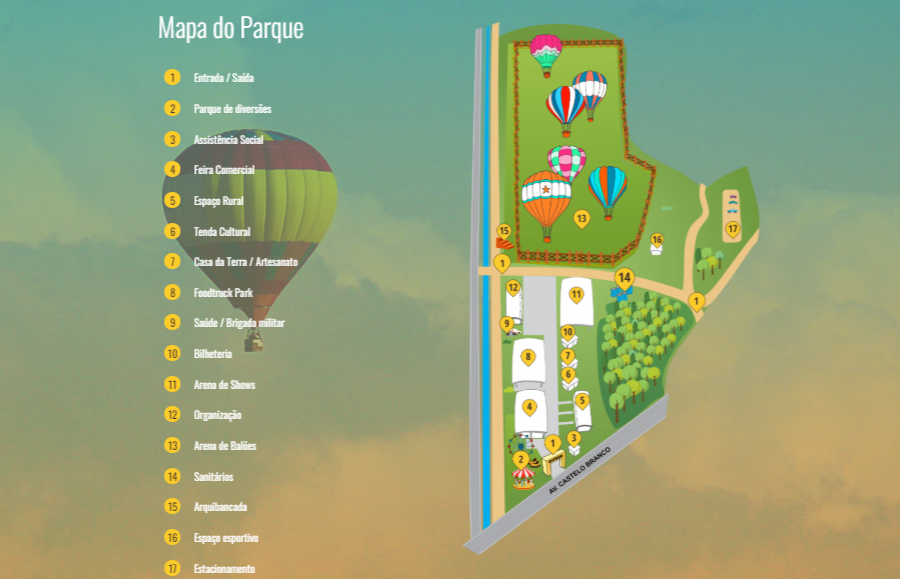Select the Entrada / Saída legend entry
Viewport: 900px width, 579px height.
(x=216, y=78)
